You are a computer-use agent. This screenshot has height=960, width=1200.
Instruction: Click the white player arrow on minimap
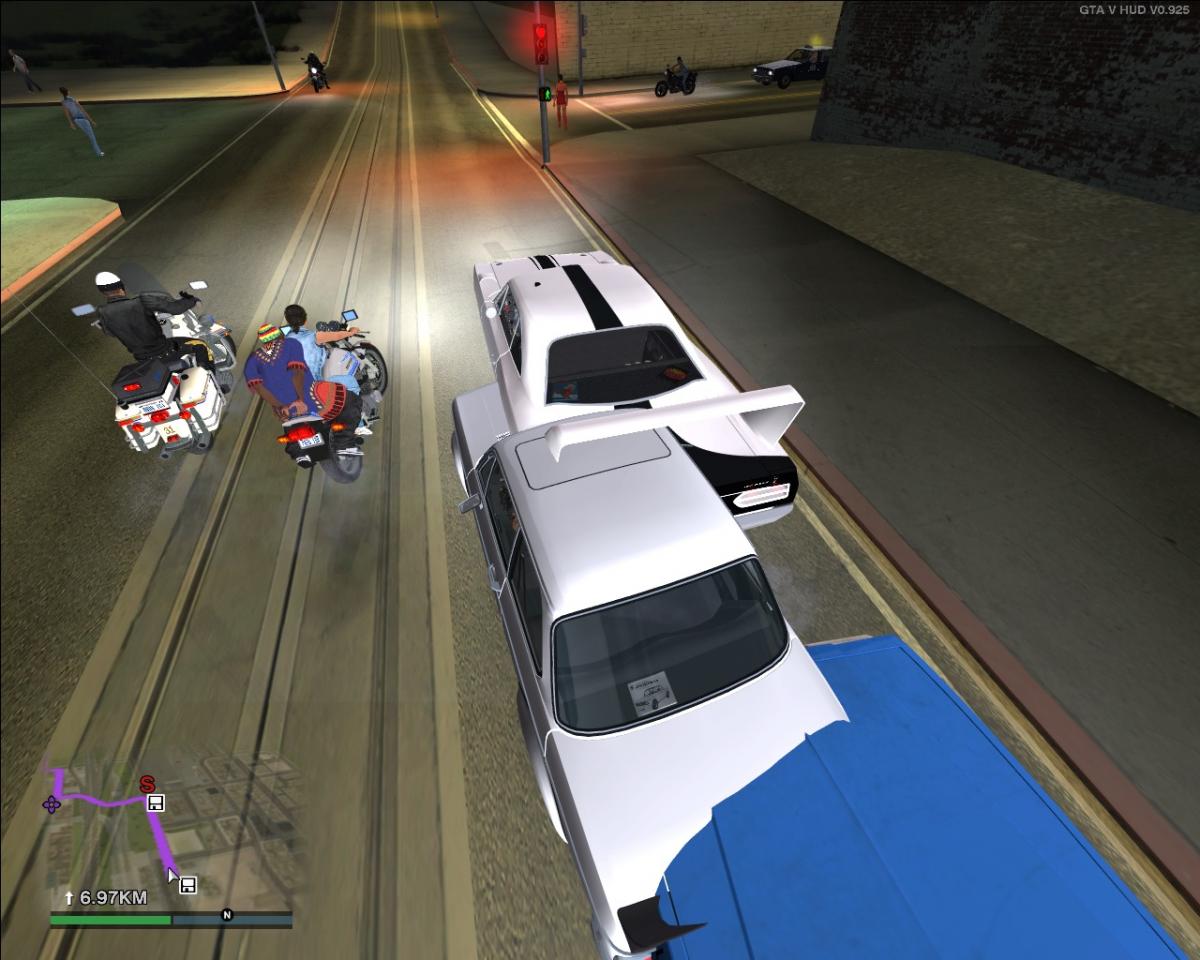click(173, 877)
